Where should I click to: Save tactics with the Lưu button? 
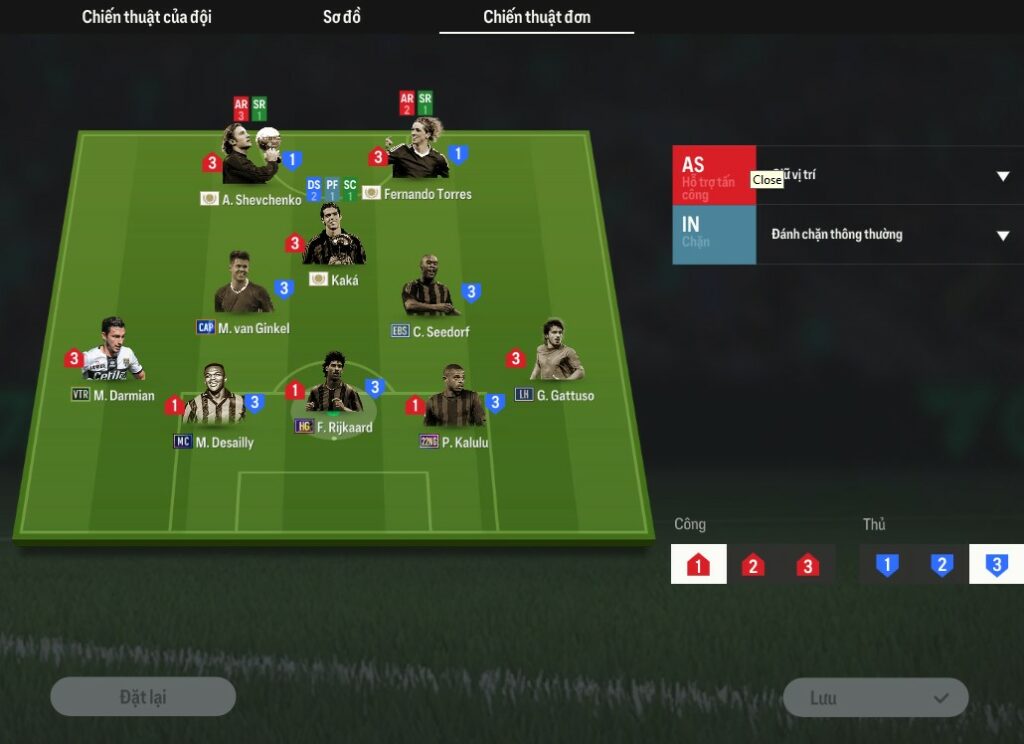click(x=875, y=698)
